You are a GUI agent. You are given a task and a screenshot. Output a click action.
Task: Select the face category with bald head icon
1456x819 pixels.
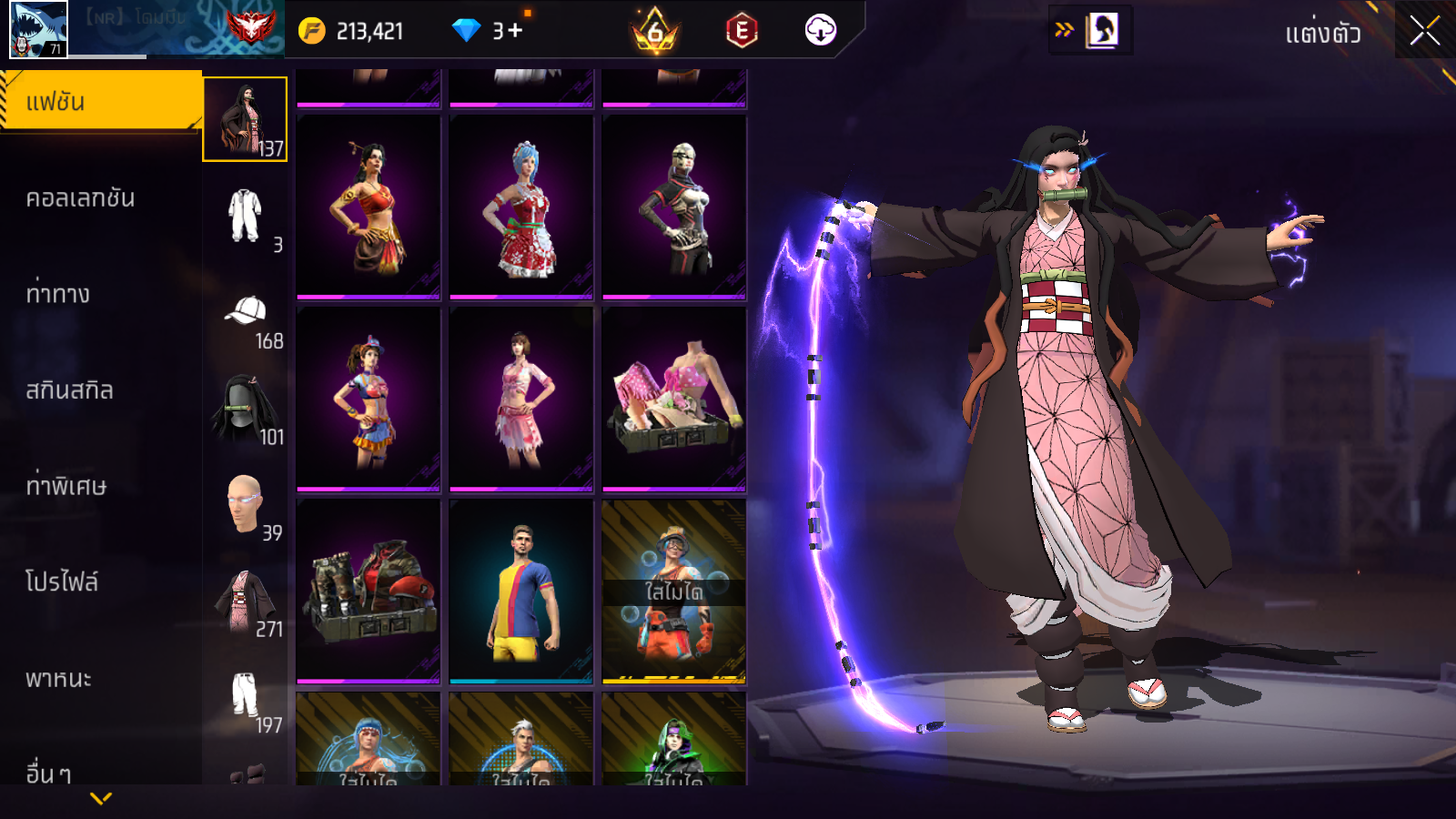coord(245,504)
